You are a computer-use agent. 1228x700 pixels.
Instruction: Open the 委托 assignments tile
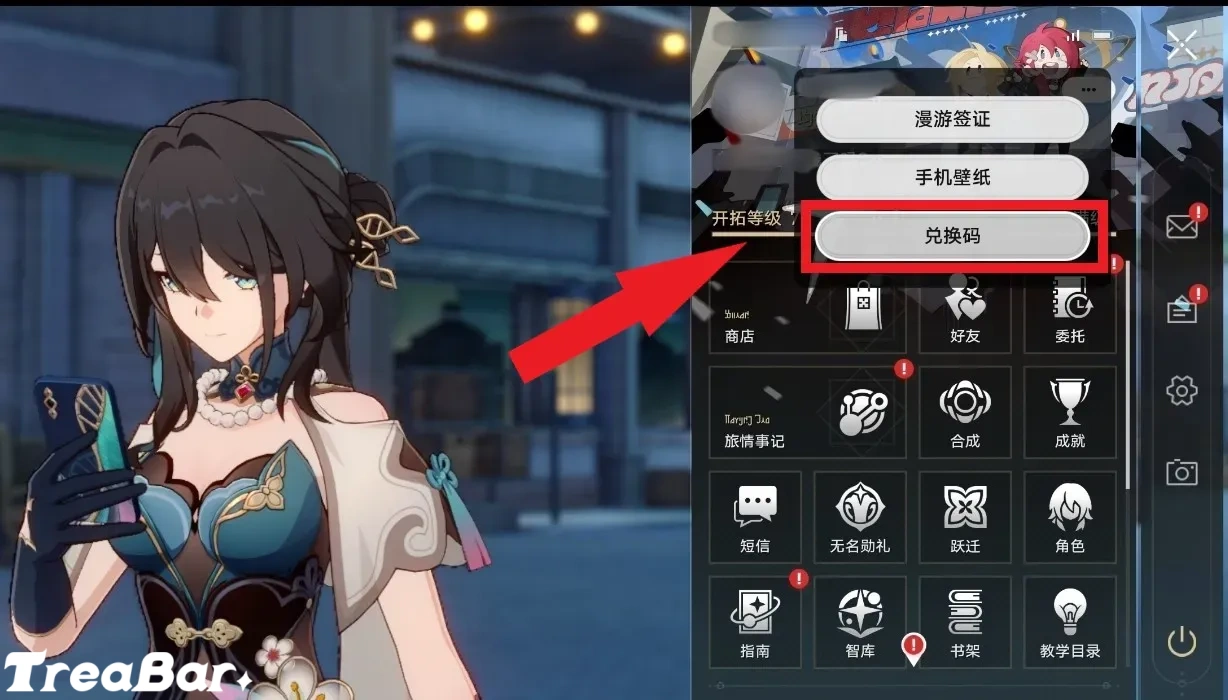(x=1070, y=310)
